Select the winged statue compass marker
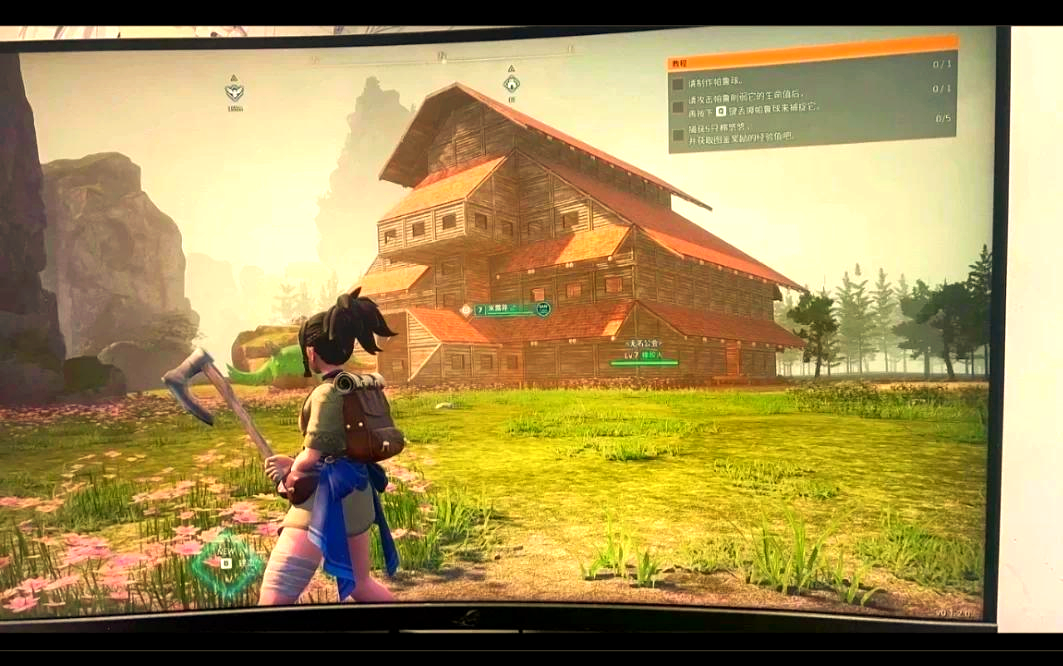The width and height of the screenshot is (1063, 666). point(234,92)
